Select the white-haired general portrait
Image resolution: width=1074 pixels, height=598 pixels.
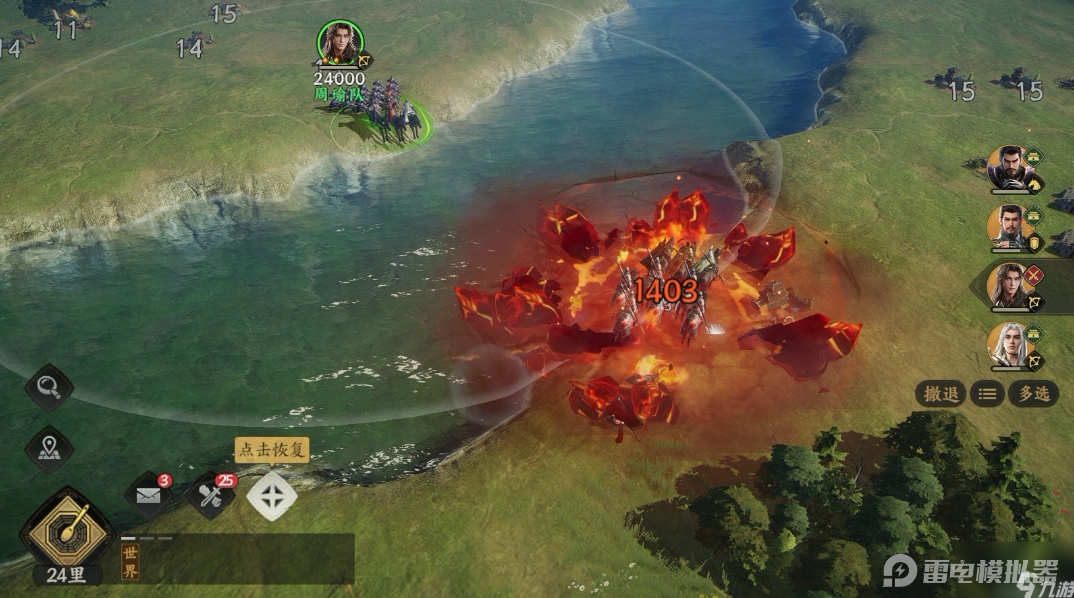pyautogui.click(x=1009, y=345)
